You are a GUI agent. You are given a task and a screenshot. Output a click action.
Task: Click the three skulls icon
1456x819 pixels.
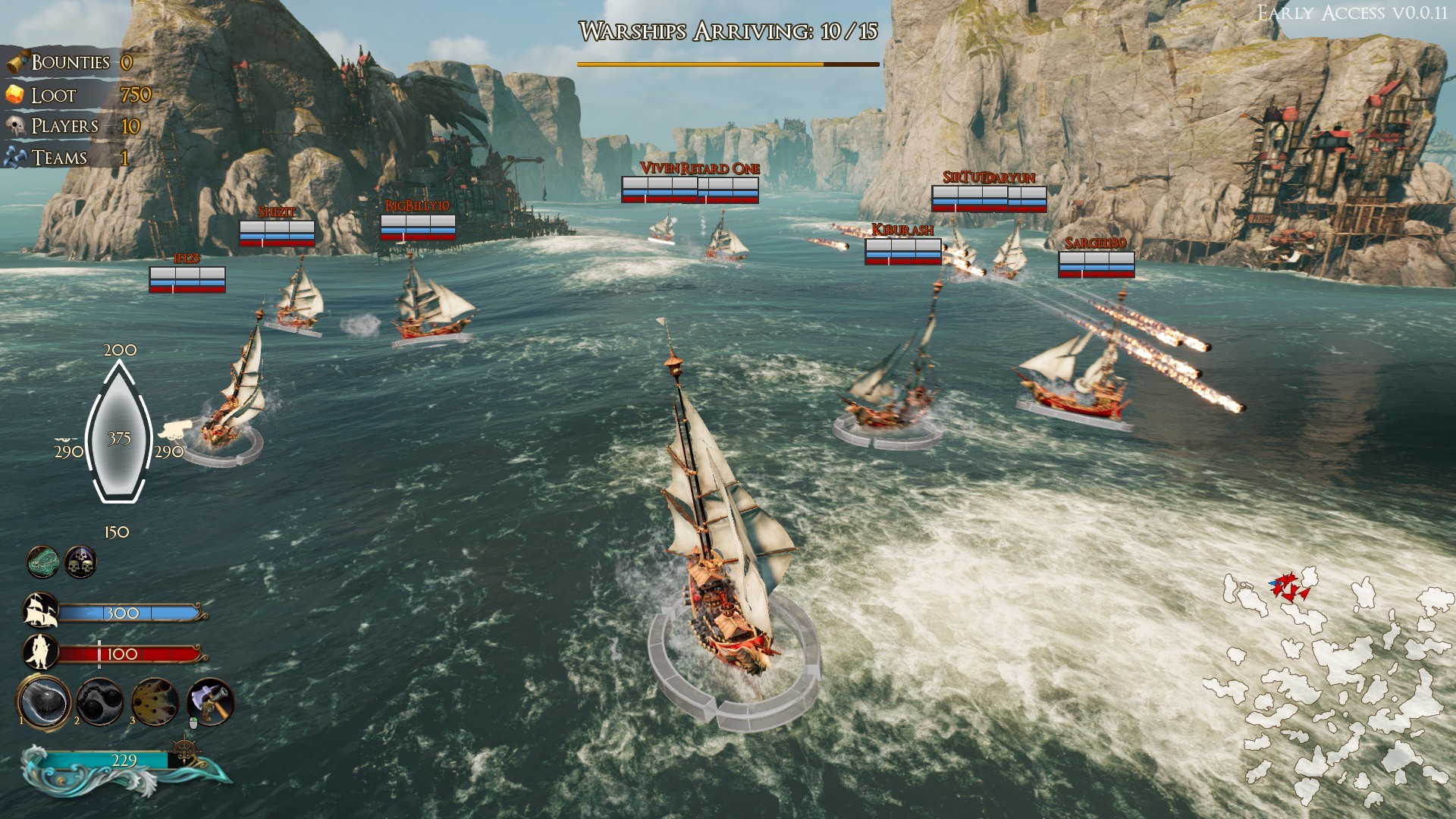click(80, 562)
